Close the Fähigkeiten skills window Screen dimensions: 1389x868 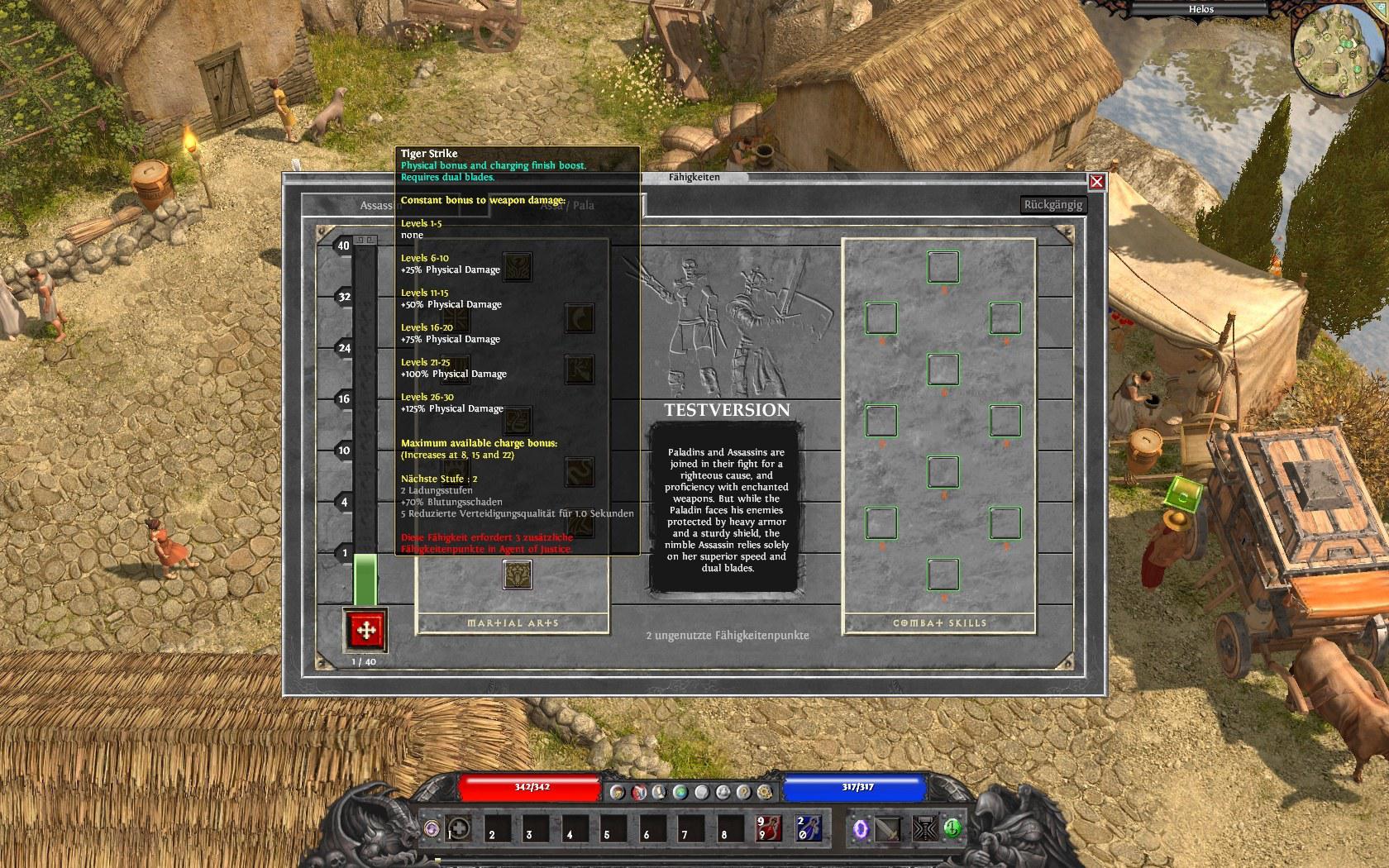pos(1096,182)
